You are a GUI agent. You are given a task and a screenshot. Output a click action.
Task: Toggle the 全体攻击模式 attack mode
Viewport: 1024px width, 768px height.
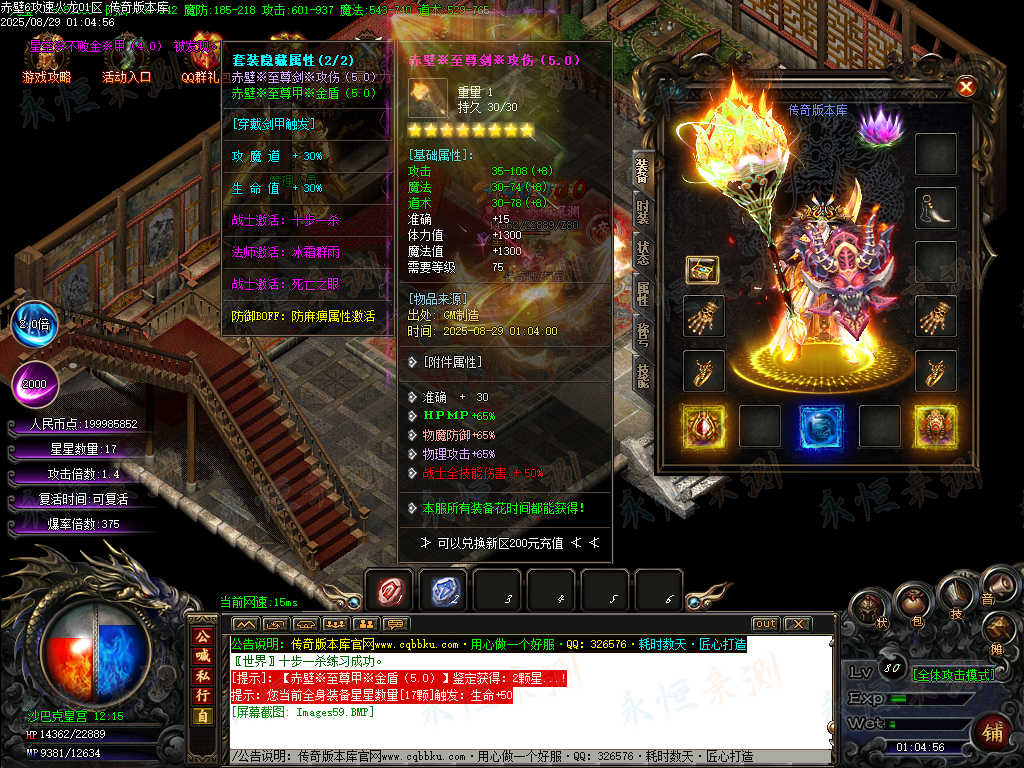click(x=940, y=674)
